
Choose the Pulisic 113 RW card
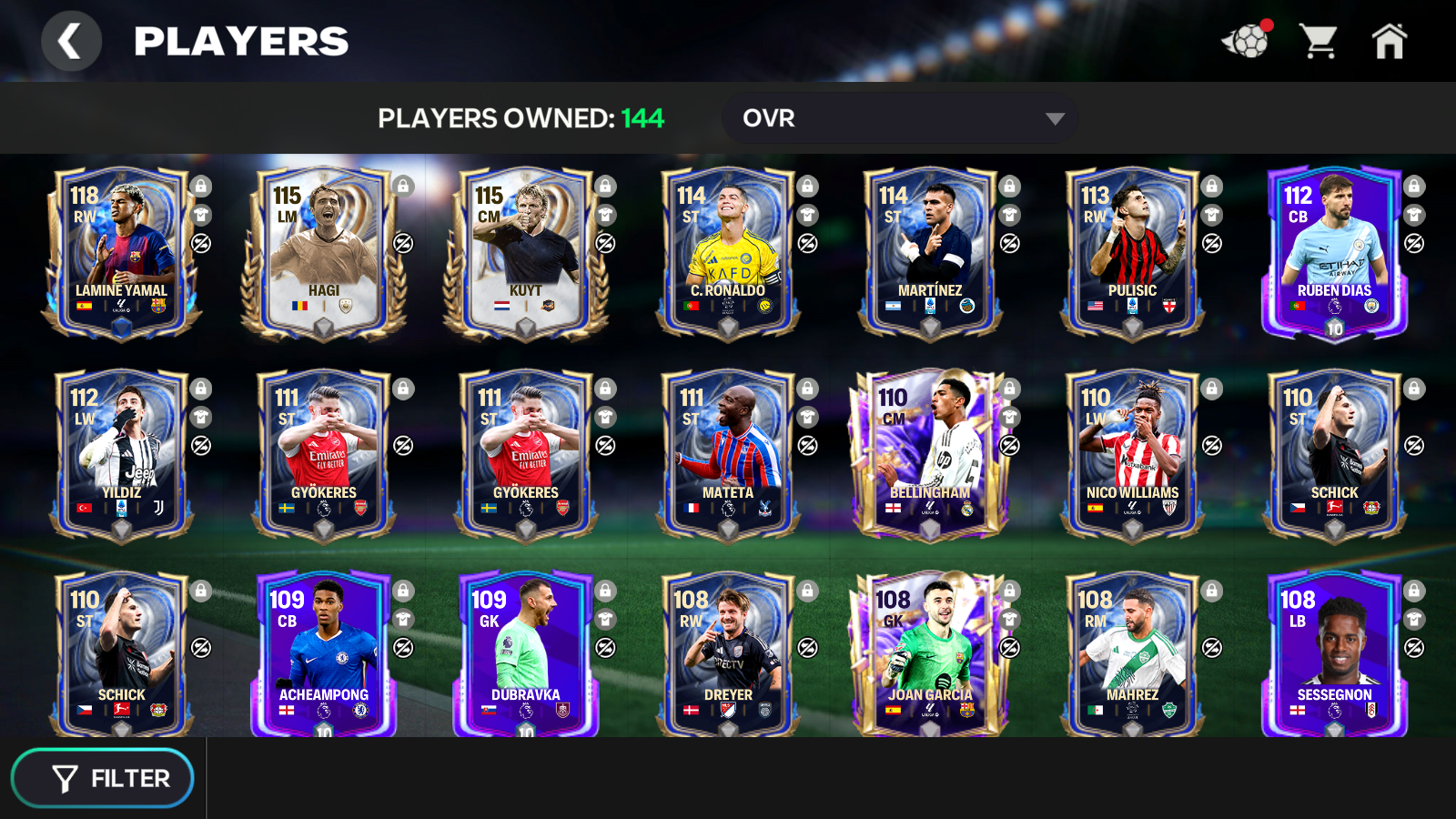pos(1131,252)
